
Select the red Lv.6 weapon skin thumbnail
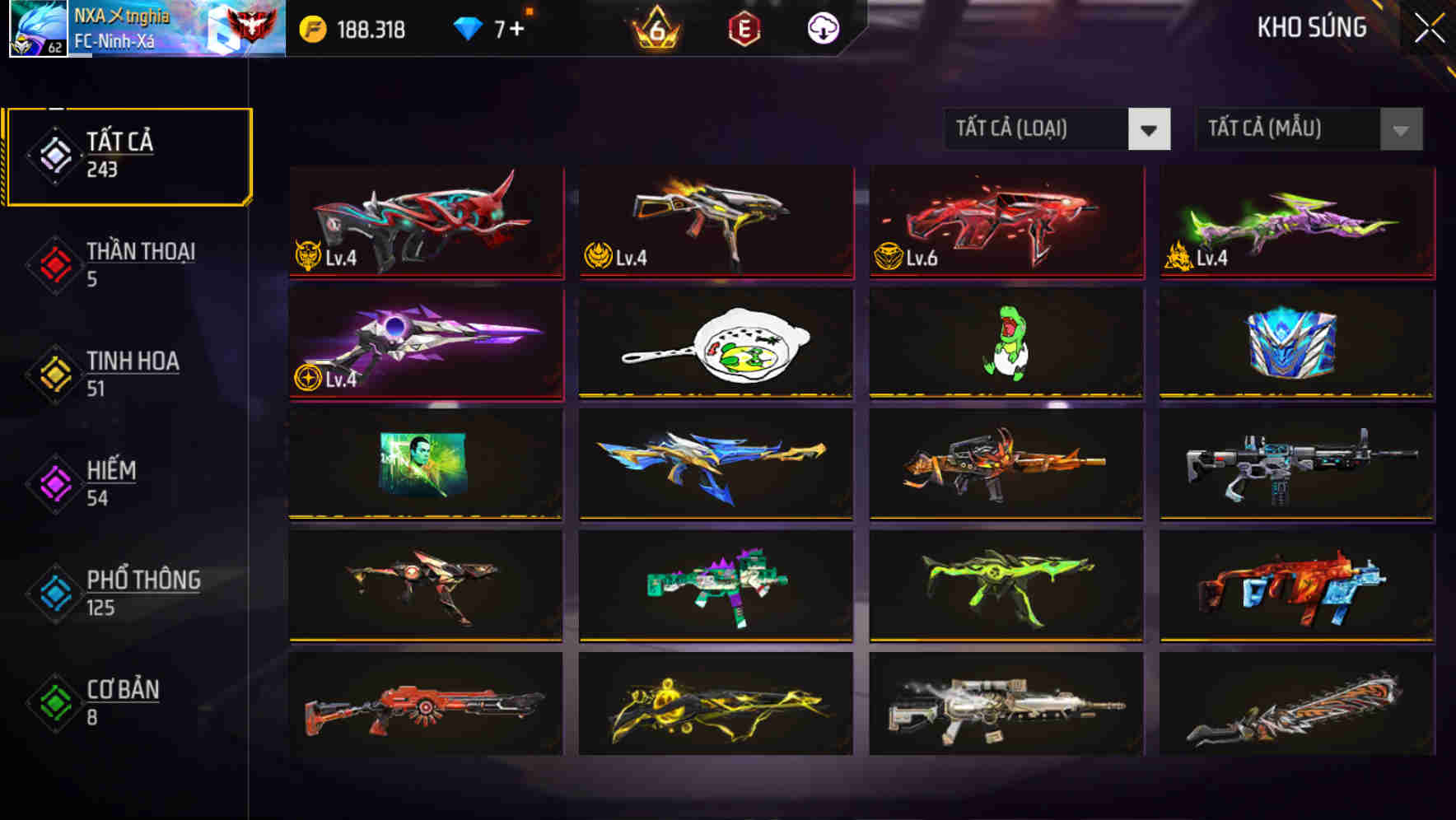pyautogui.click(x=1005, y=223)
